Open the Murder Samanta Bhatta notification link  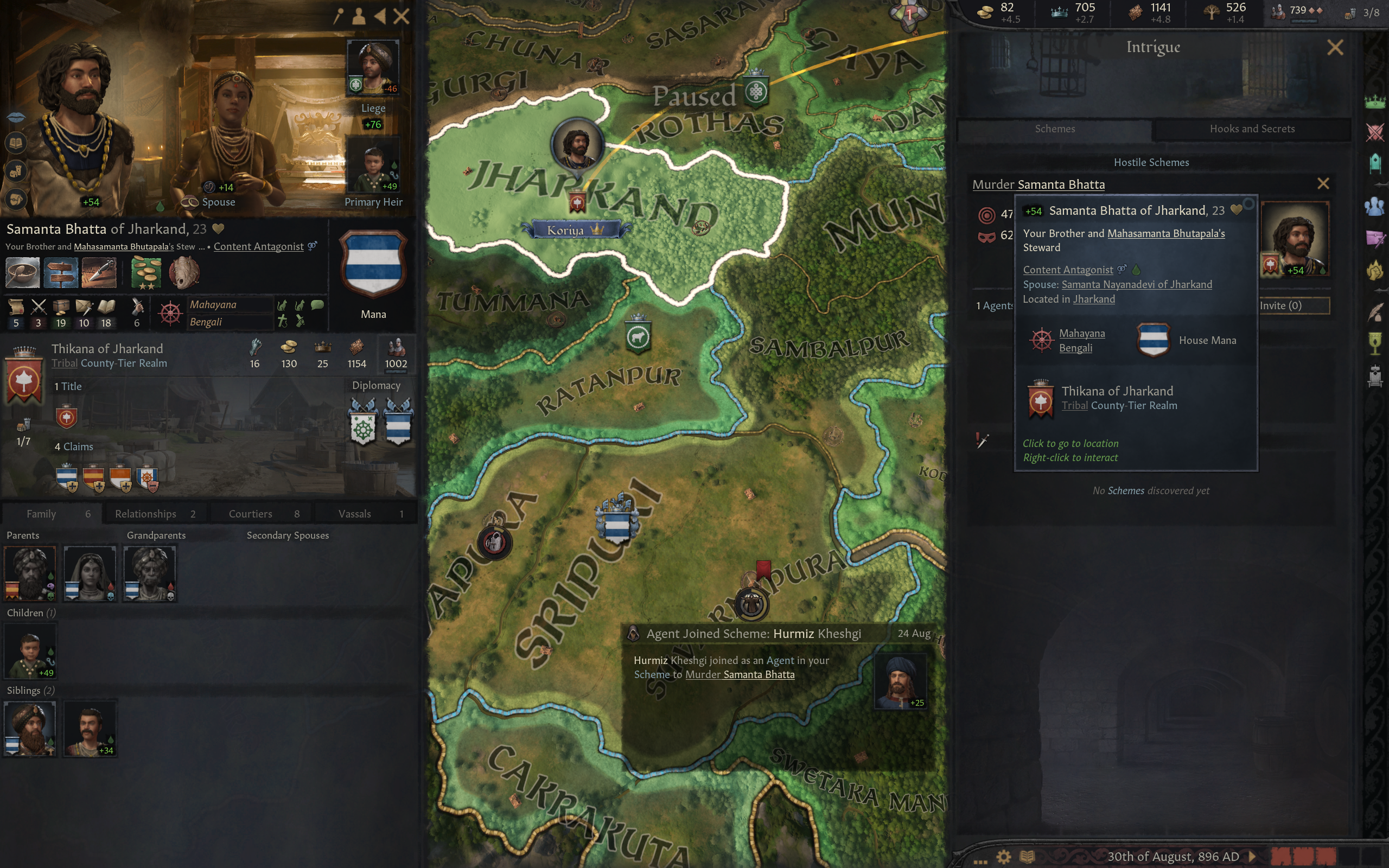pyautogui.click(x=740, y=674)
